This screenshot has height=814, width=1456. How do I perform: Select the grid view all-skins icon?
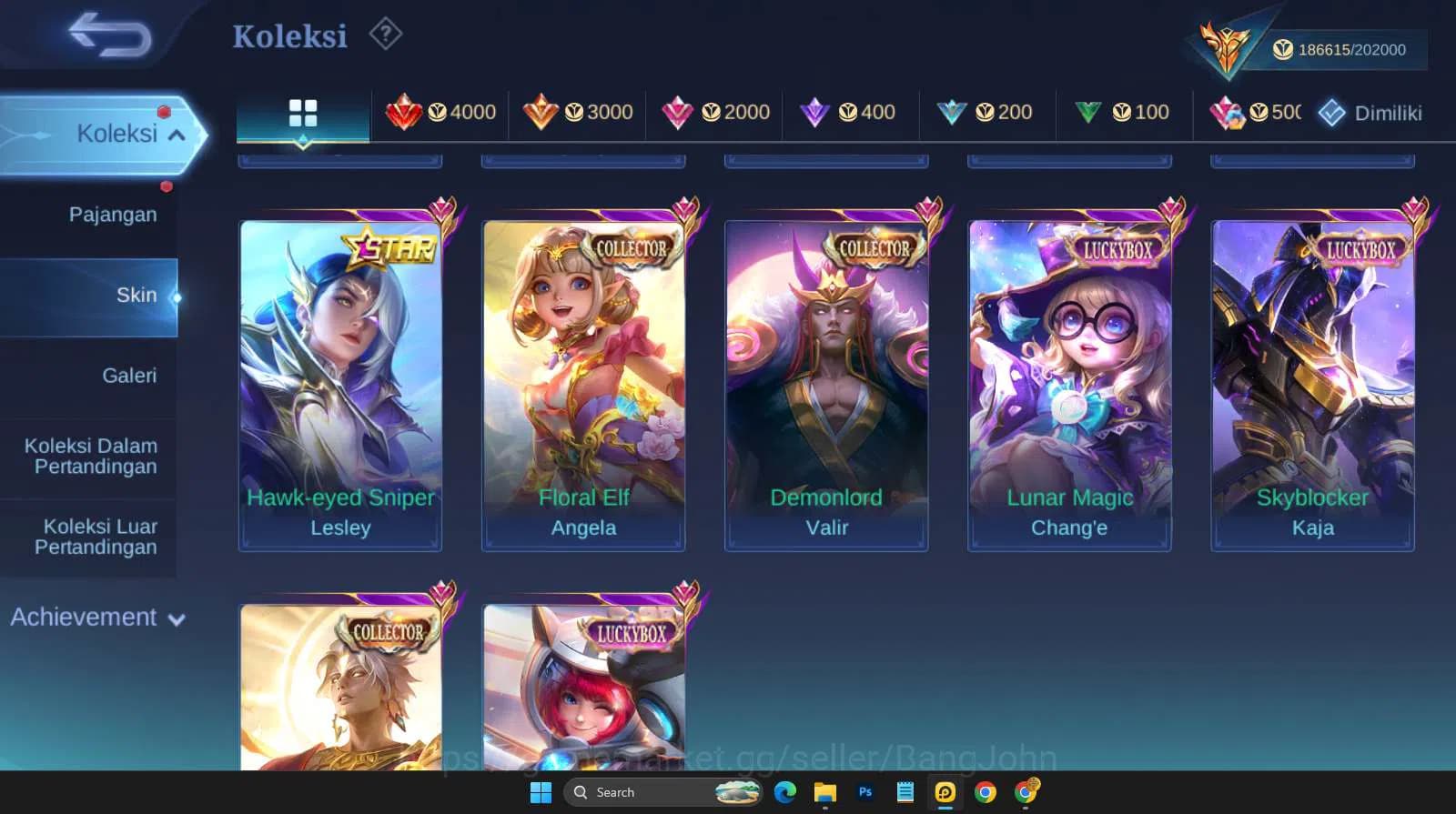(303, 113)
